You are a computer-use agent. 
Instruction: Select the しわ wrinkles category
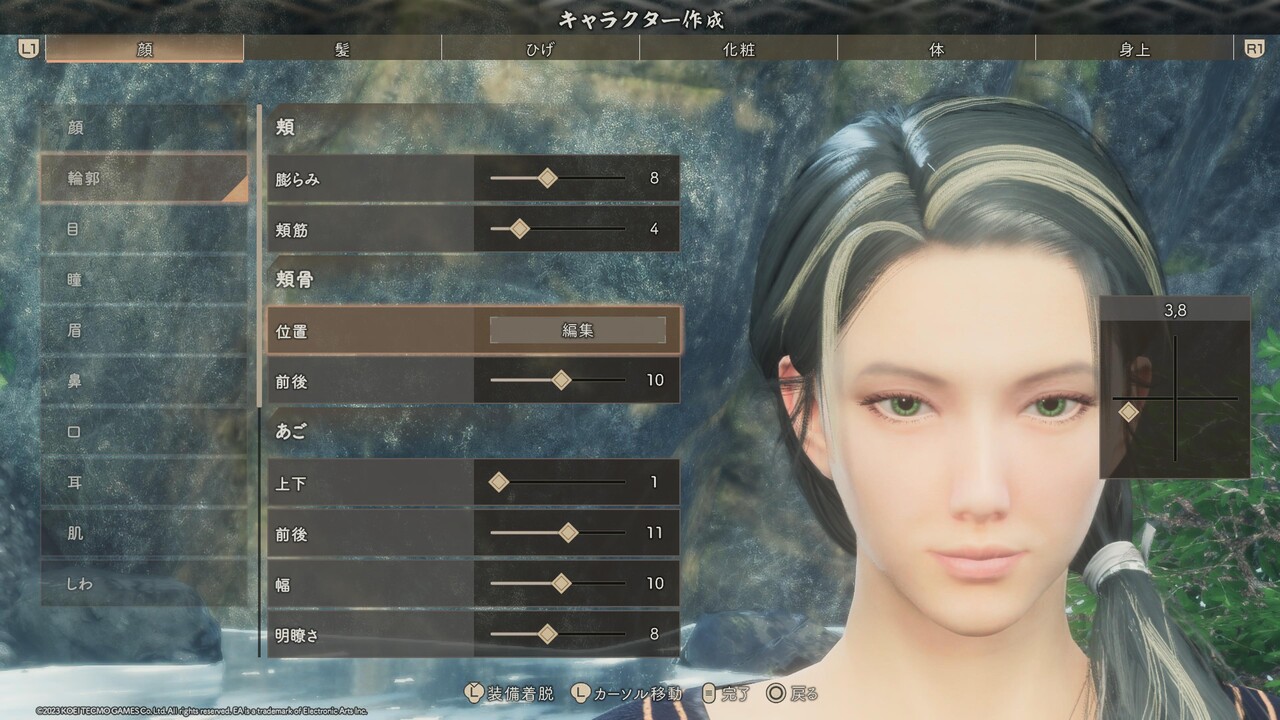point(144,583)
